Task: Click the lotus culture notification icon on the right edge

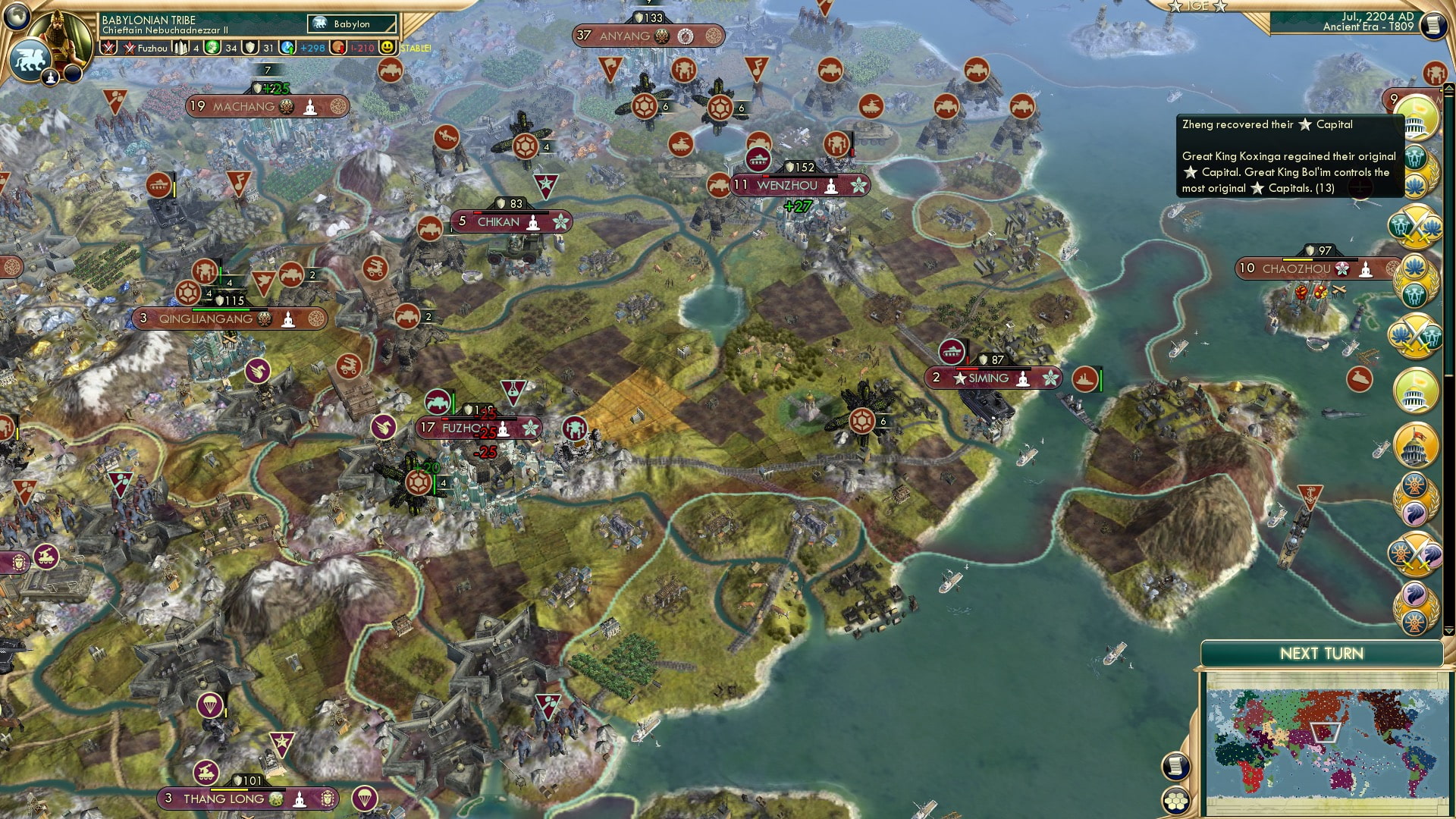Action: coord(1417,184)
